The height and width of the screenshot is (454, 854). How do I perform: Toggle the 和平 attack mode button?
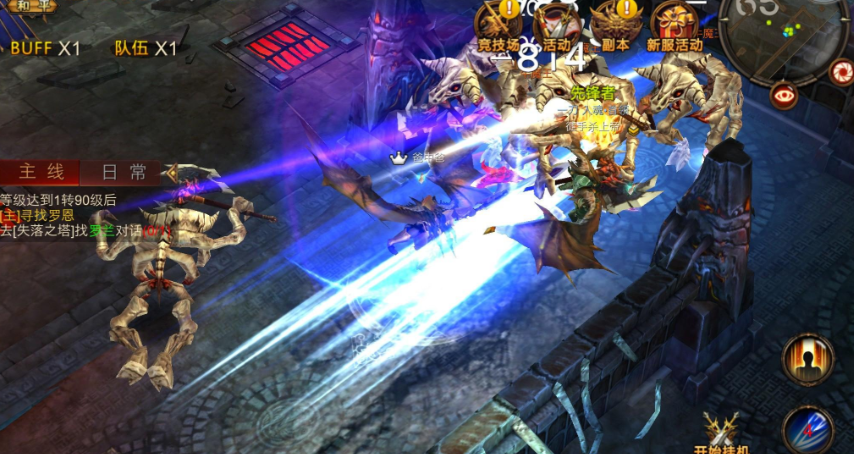(28, 6)
